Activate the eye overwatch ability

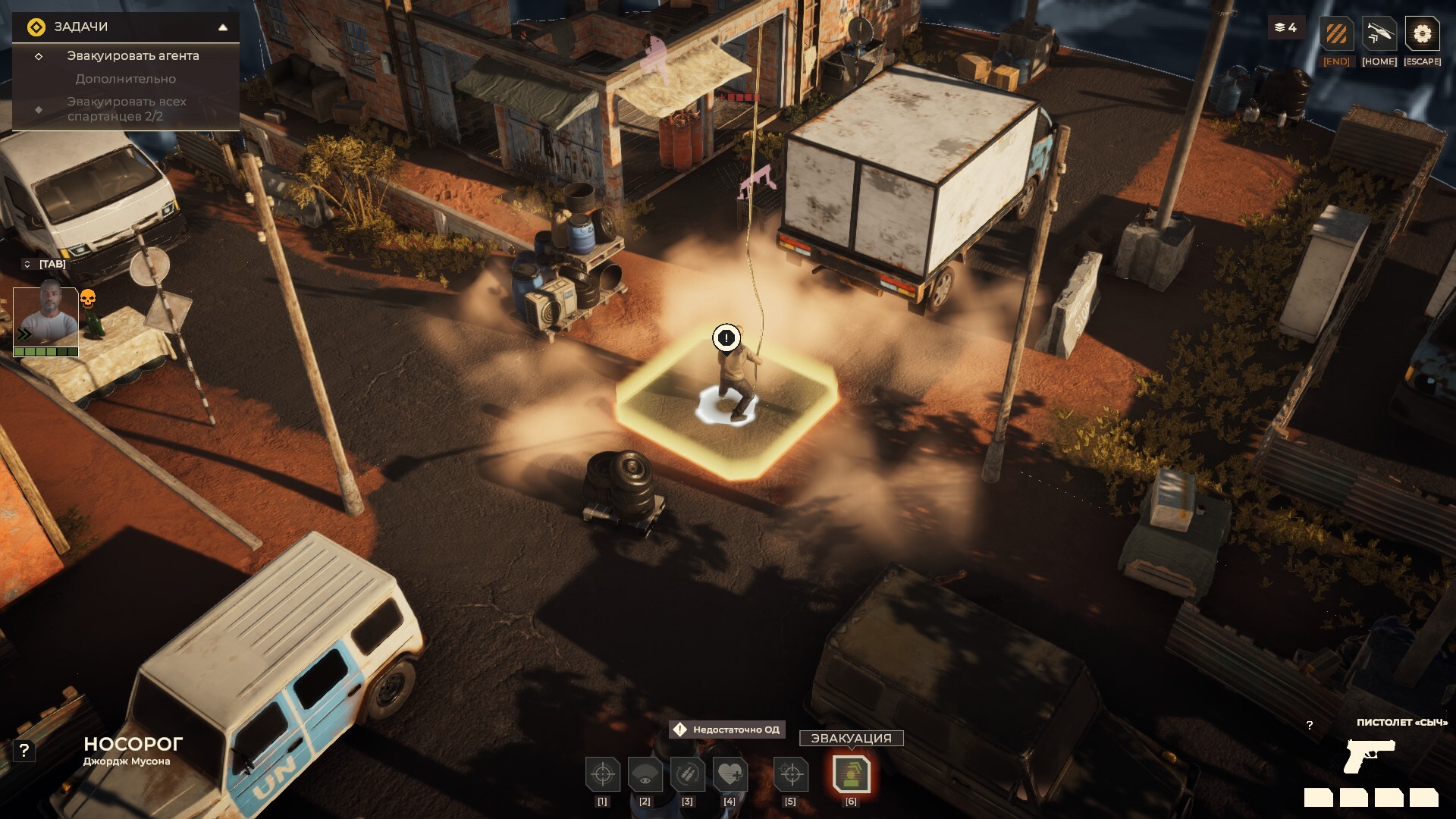tap(645, 774)
